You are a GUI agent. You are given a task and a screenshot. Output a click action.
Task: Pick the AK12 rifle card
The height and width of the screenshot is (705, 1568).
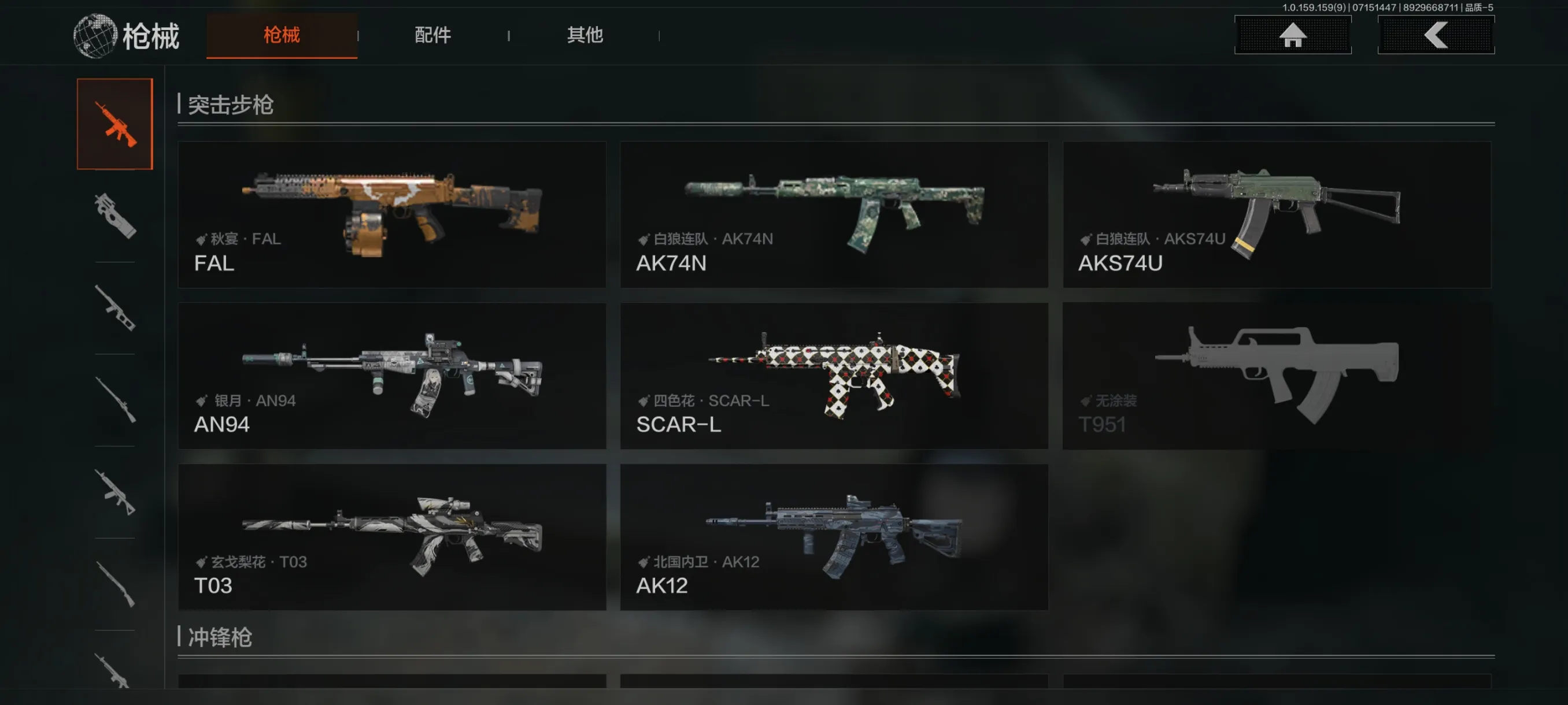833,536
